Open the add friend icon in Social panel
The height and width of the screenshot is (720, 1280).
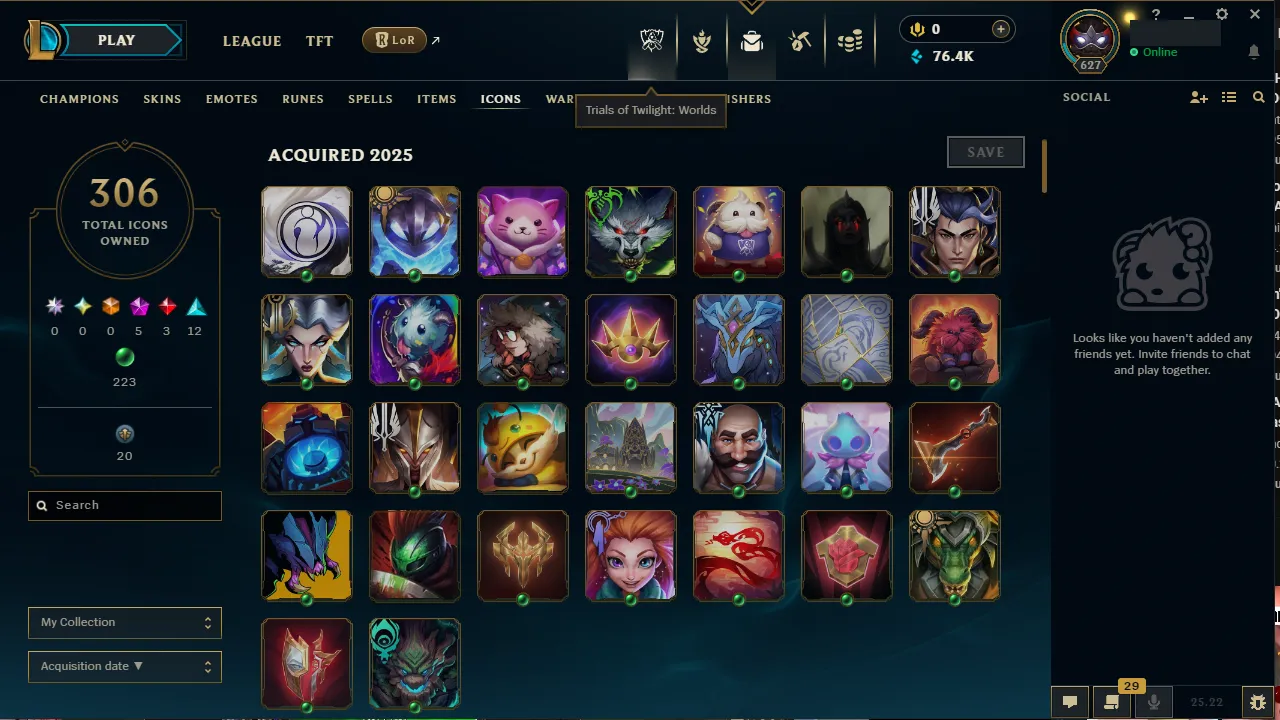point(1199,97)
